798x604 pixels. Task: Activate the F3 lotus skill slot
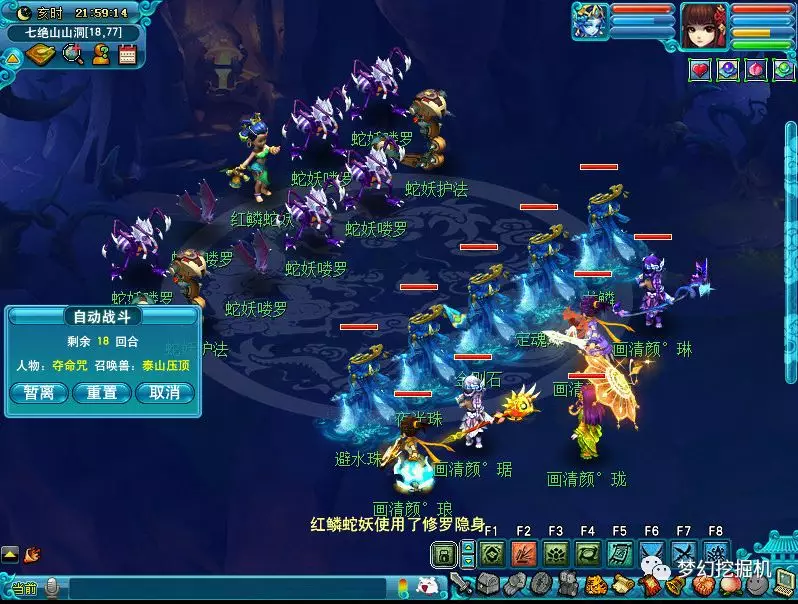[556, 553]
